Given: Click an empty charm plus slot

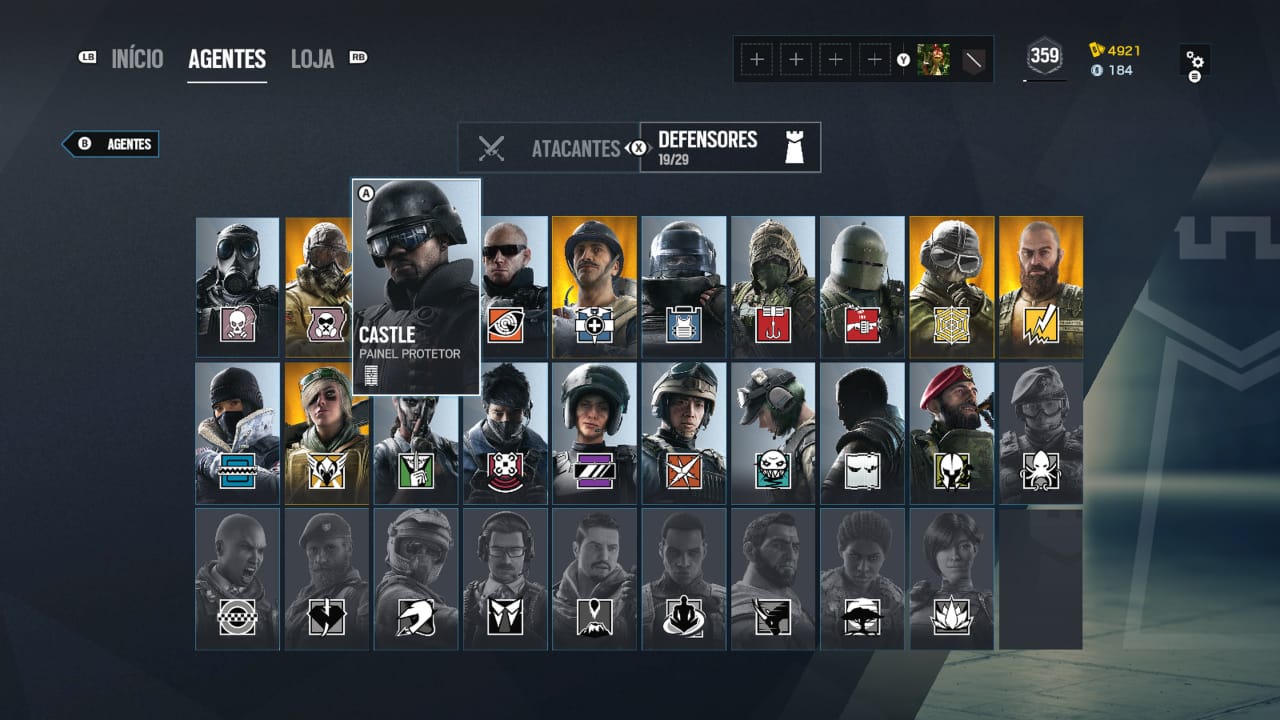Looking at the screenshot, I should [755, 59].
